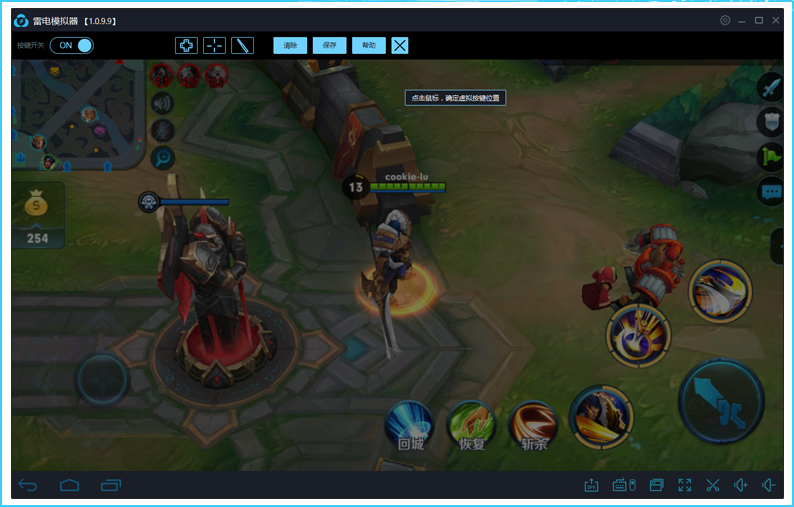Open the emulator gear settings
794x507 pixels.
[x=725, y=20]
